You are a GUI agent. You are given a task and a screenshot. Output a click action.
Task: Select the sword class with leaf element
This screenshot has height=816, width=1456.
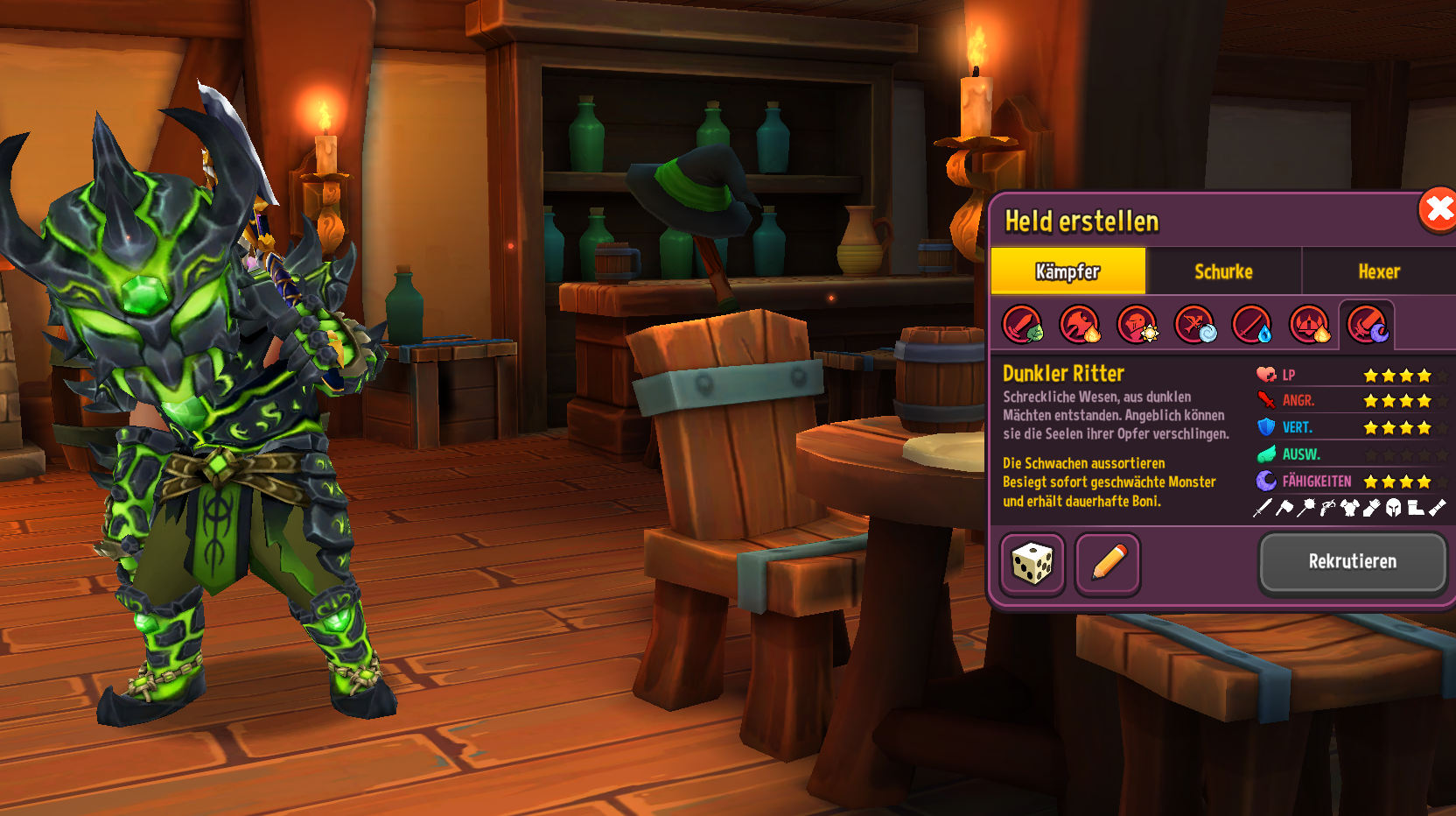point(1022,324)
